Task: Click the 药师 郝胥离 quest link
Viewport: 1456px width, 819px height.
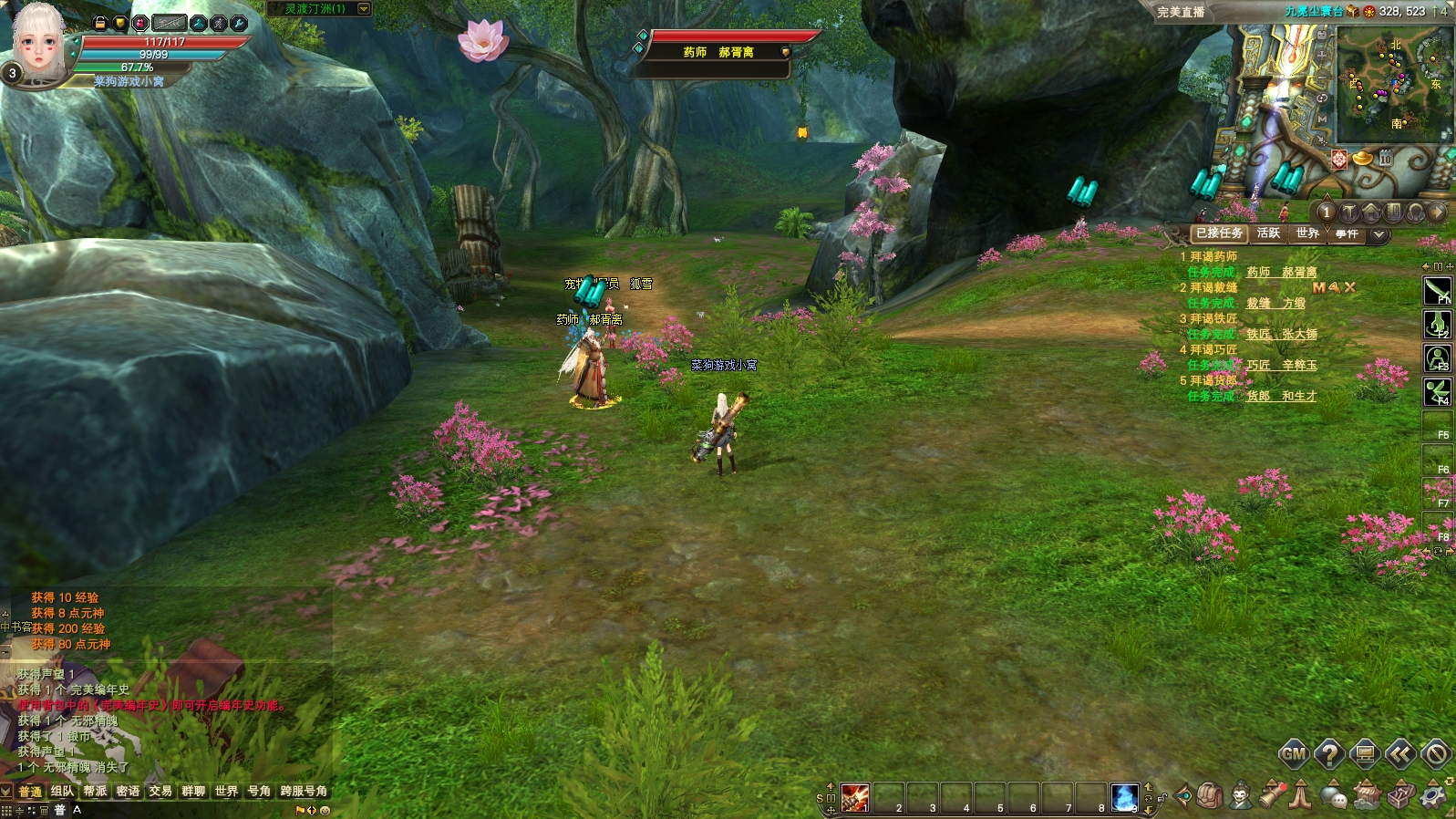Action: [x=1282, y=272]
